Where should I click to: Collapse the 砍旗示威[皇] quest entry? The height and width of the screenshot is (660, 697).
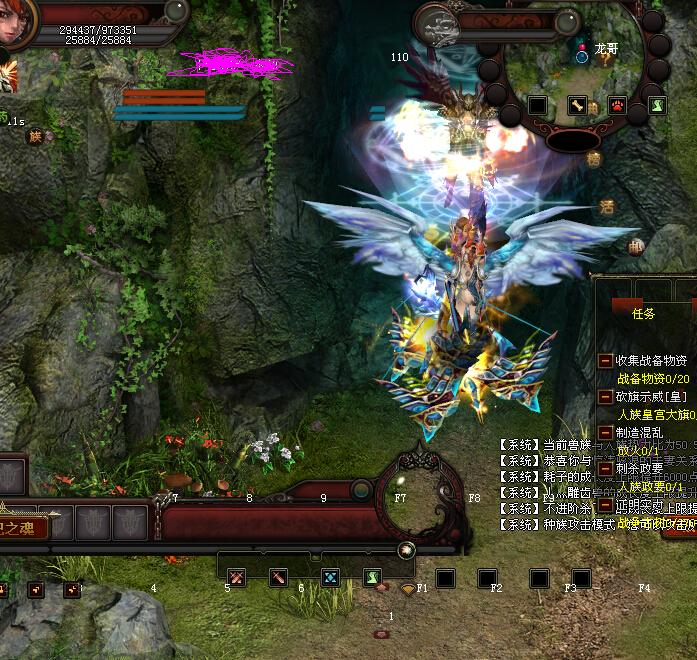coord(605,396)
